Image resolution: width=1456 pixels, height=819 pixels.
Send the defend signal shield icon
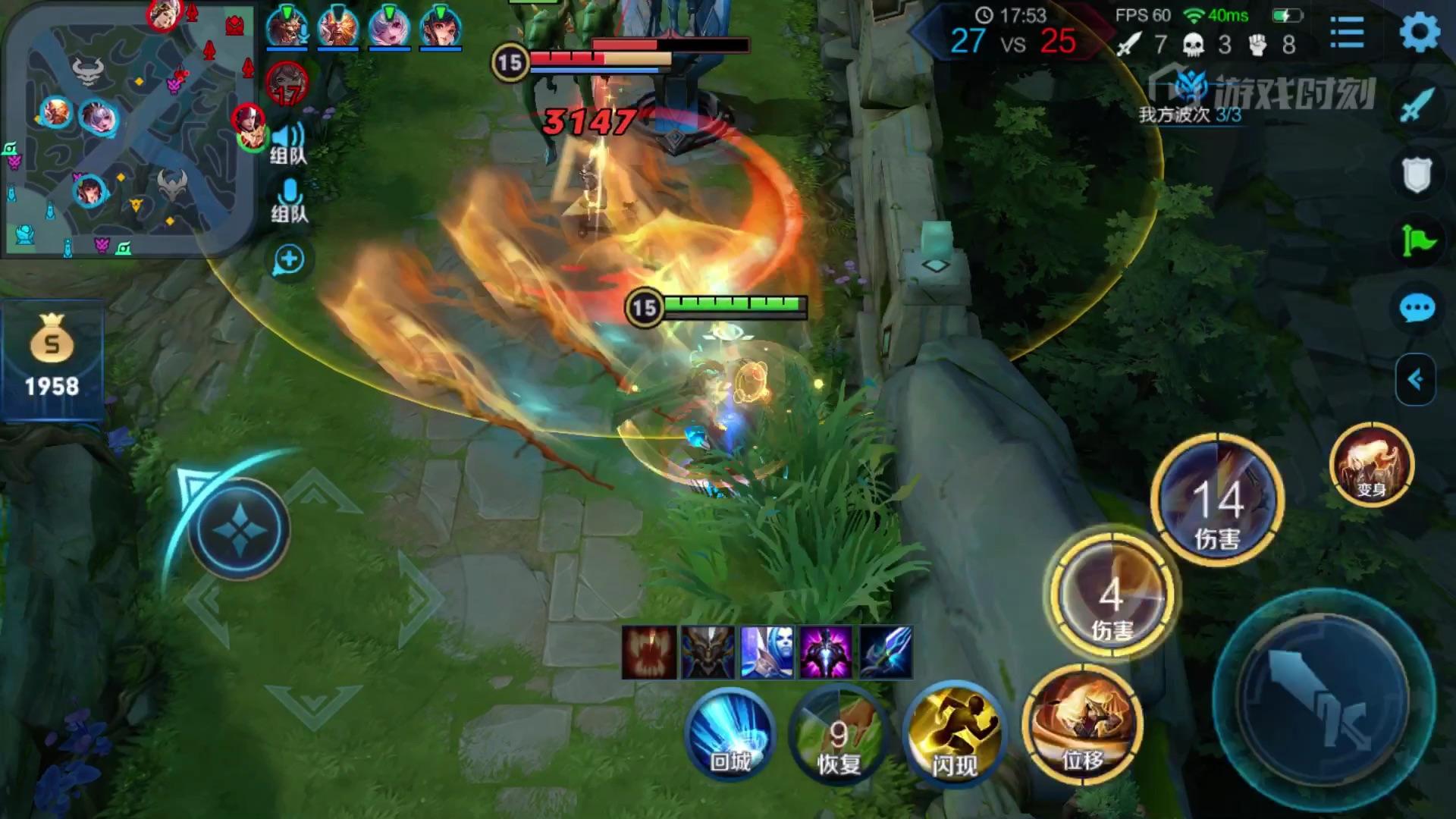coord(1417,174)
